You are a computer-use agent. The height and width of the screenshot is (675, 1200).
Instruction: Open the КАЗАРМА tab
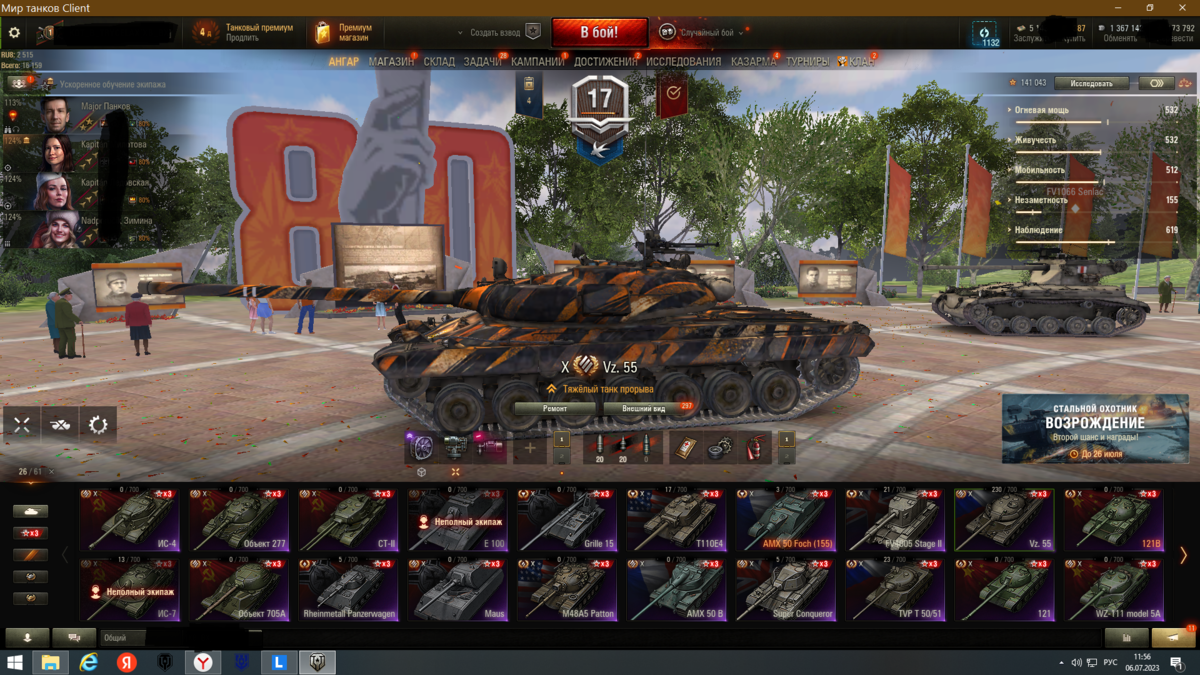[x=753, y=62]
